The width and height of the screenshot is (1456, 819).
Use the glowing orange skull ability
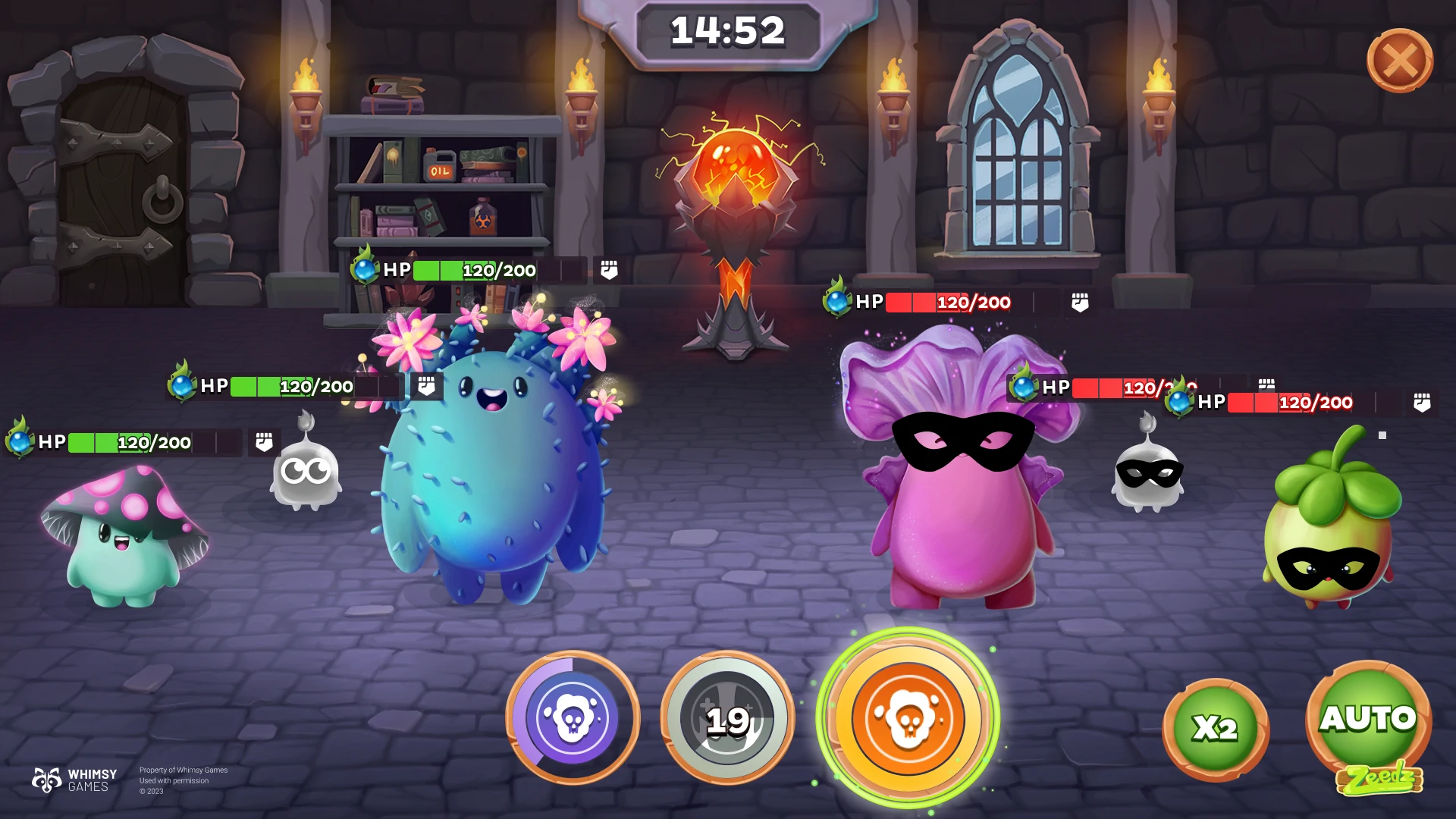(x=908, y=717)
